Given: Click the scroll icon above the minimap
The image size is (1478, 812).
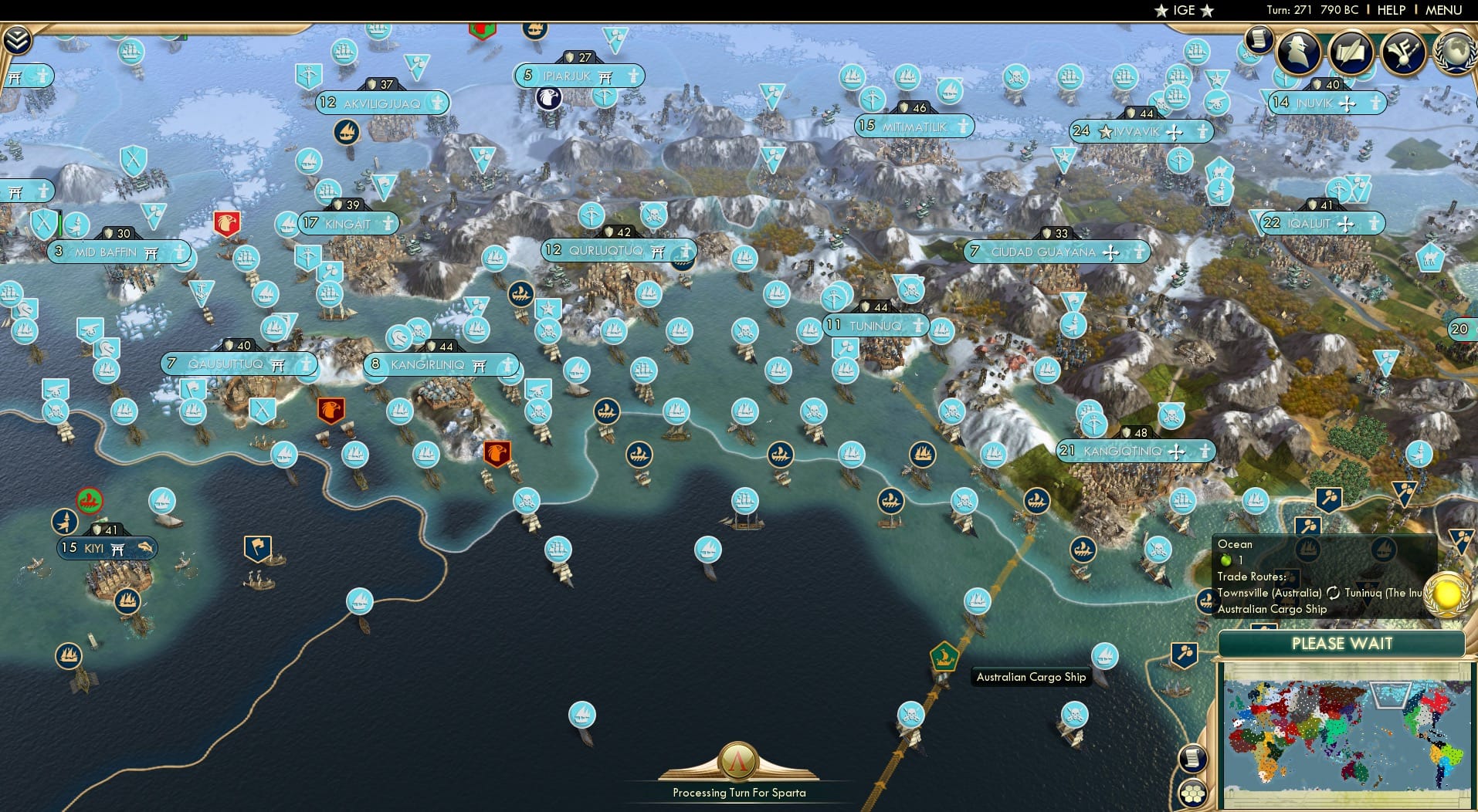Looking at the screenshot, I should [x=1193, y=758].
